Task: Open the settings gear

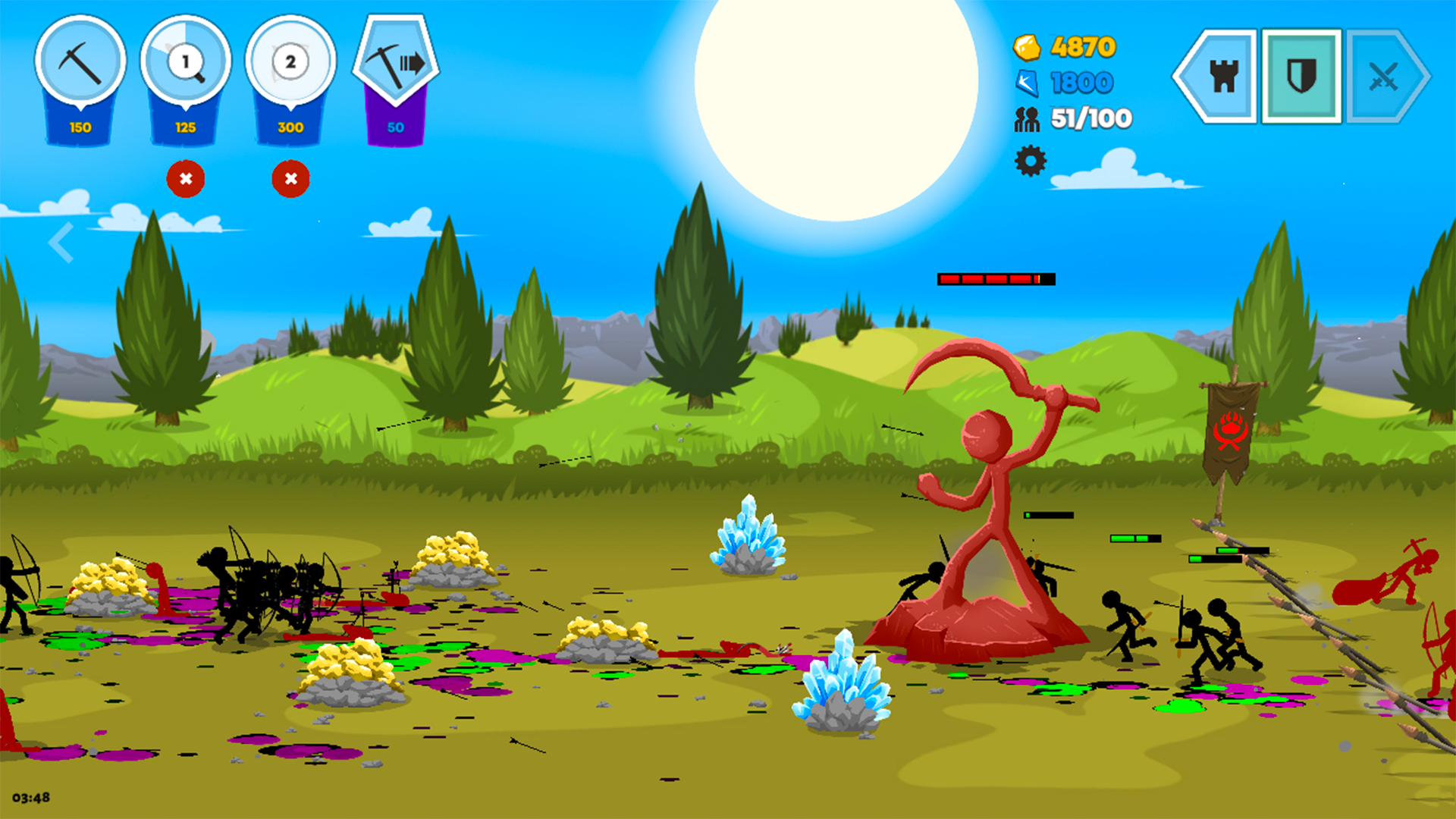Action: coord(1030,161)
